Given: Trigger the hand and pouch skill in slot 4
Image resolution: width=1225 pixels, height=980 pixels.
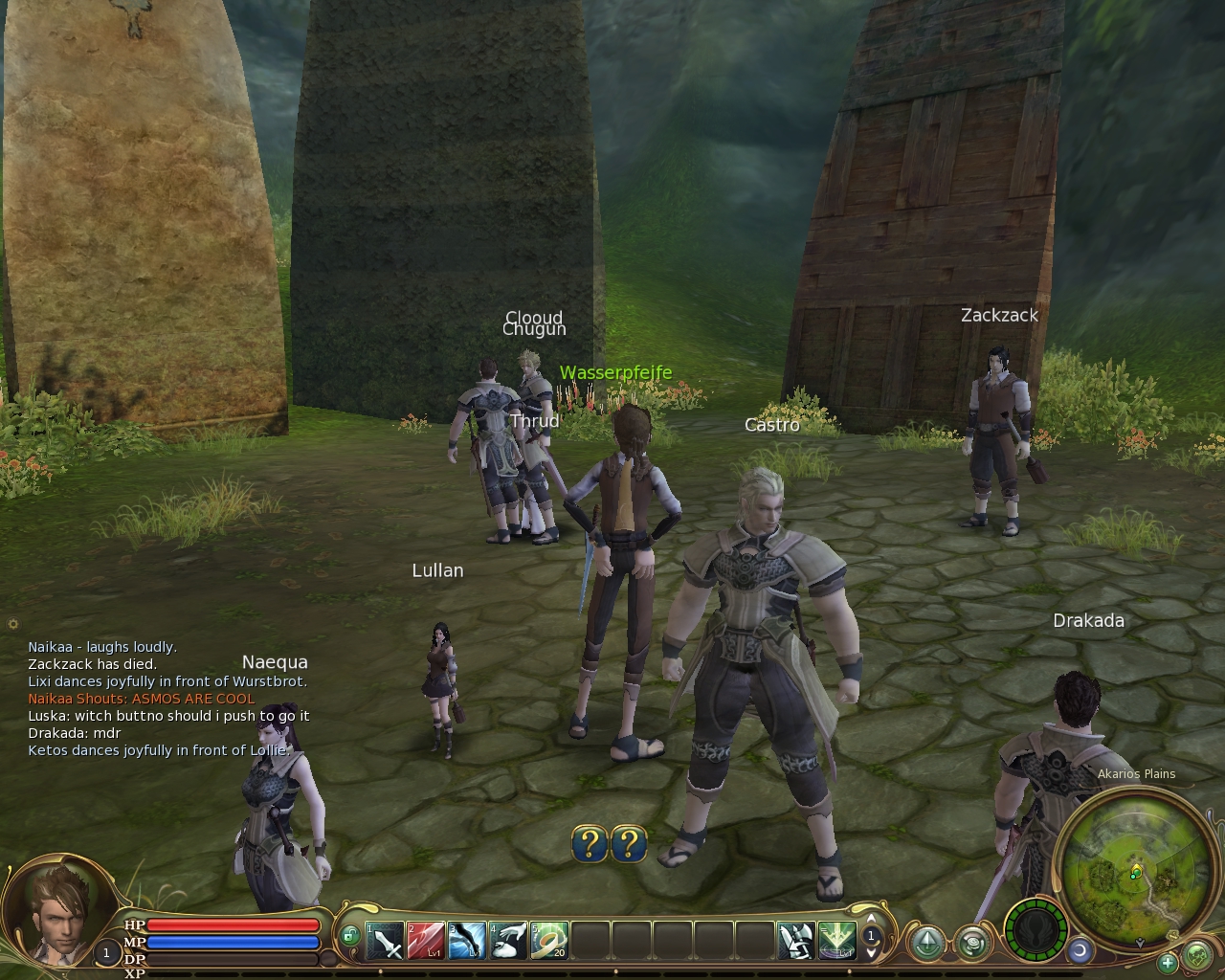Looking at the screenshot, I should [x=508, y=941].
